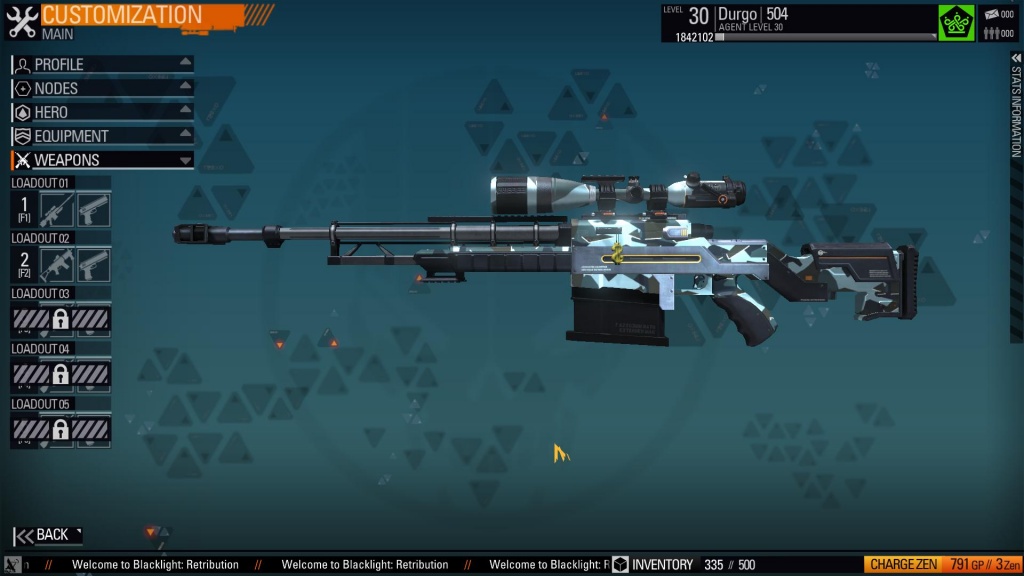Click the locked Loadout 05 slot
The width and height of the screenshot is (1024, 576).
61,430
